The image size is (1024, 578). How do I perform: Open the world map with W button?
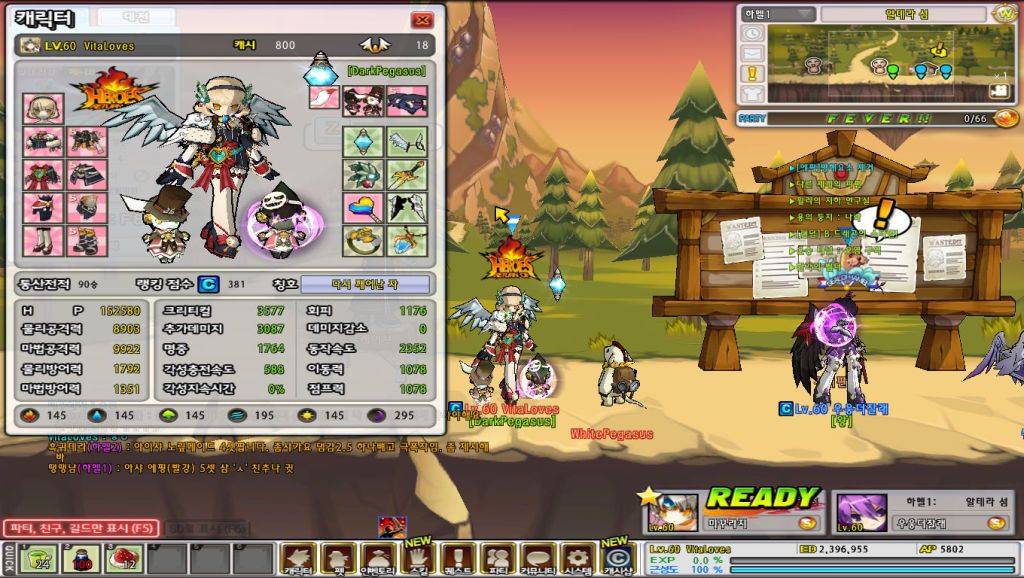(x=1005, y=14)
